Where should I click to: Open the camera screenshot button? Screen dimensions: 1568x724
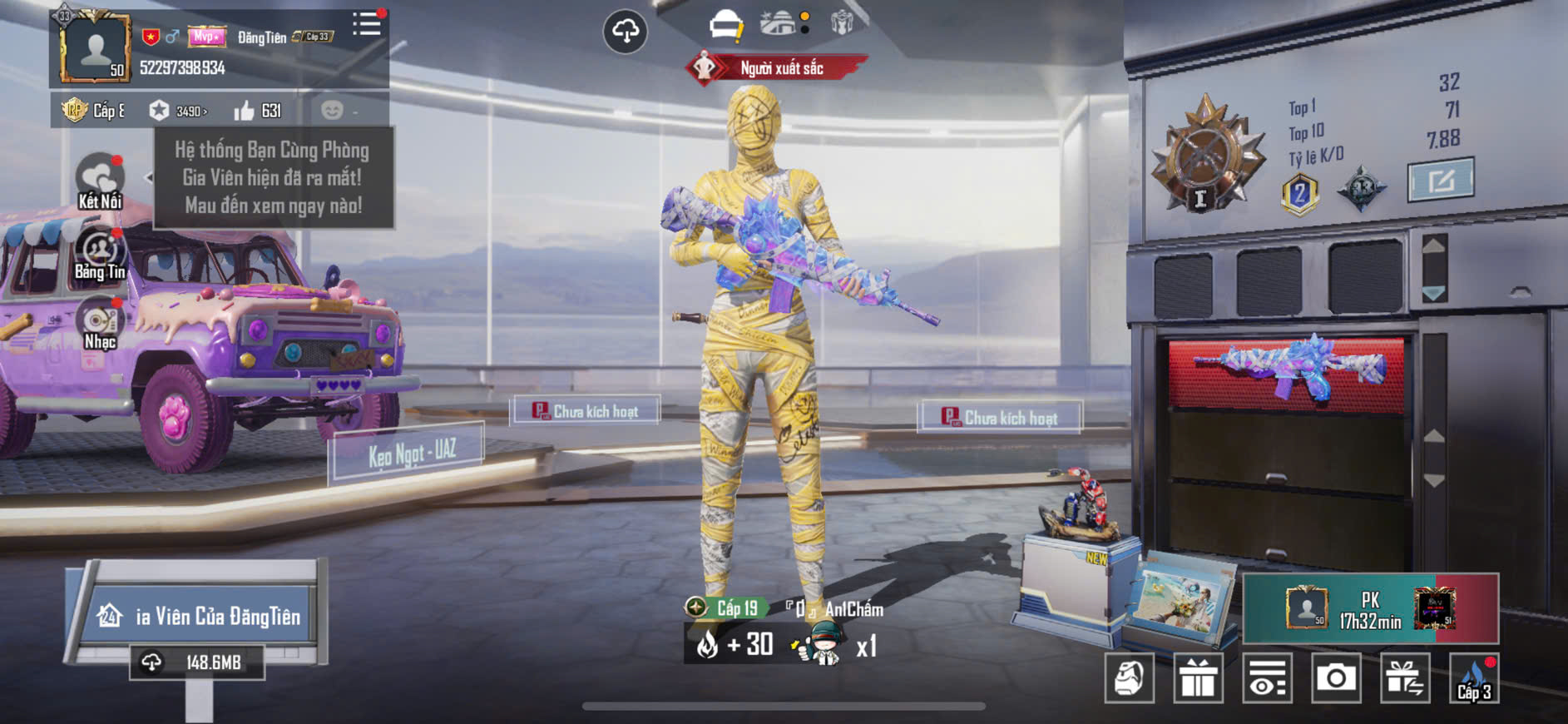pos(1336,678)
